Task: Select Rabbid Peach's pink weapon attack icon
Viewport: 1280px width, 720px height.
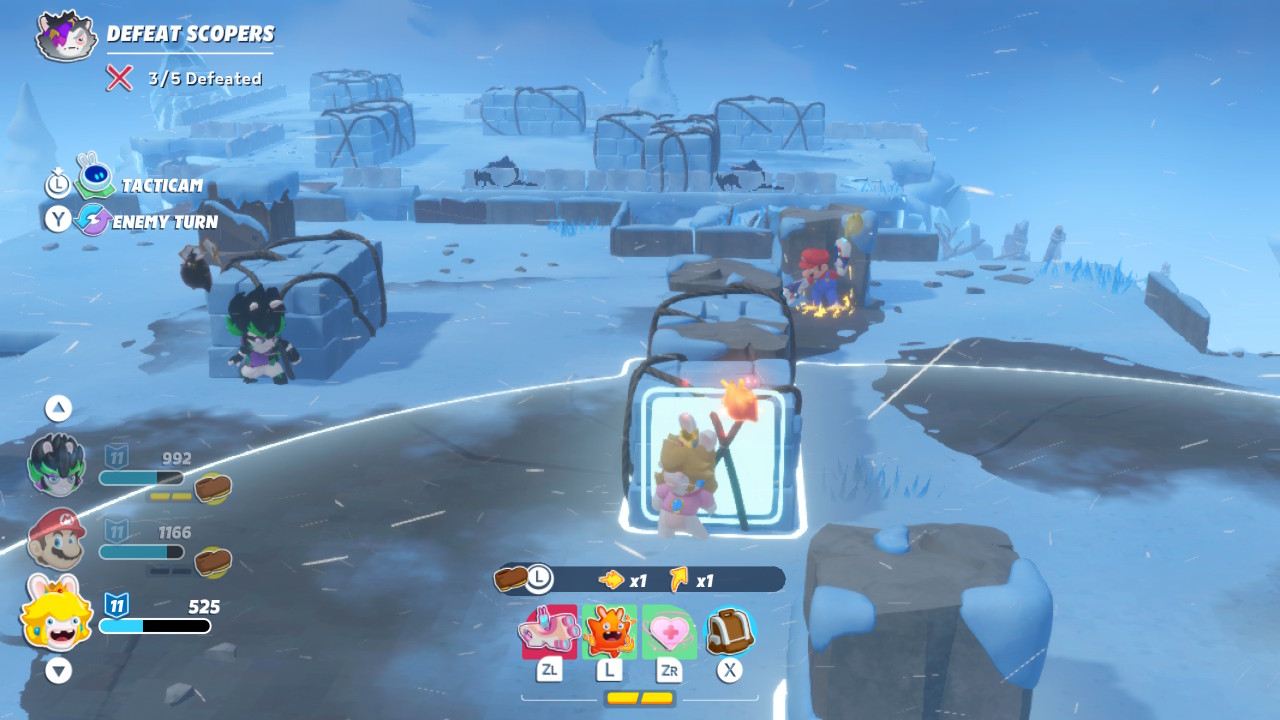Action: tap(549, 632)
